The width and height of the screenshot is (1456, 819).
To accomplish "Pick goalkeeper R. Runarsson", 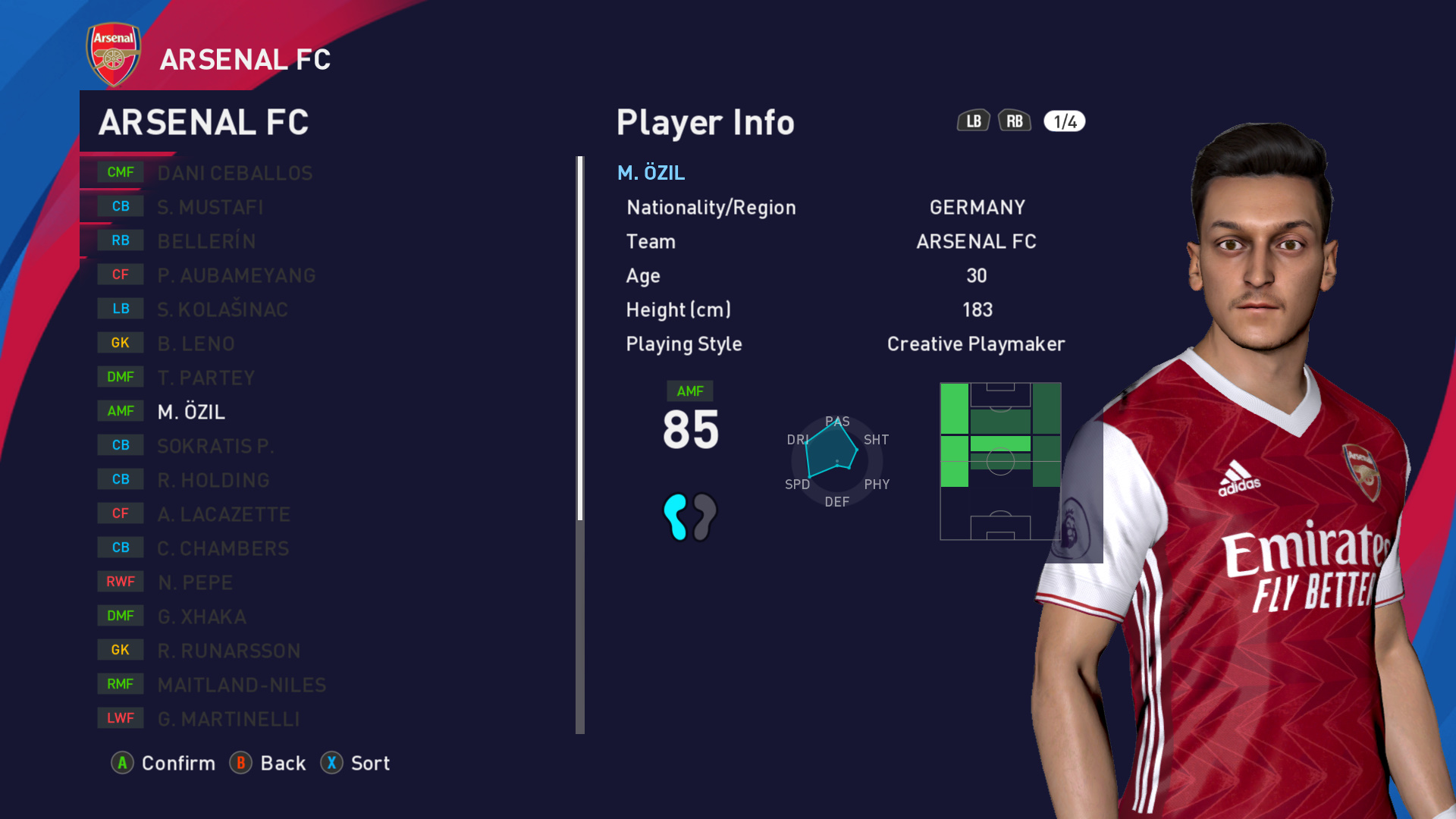I will 228,651.
